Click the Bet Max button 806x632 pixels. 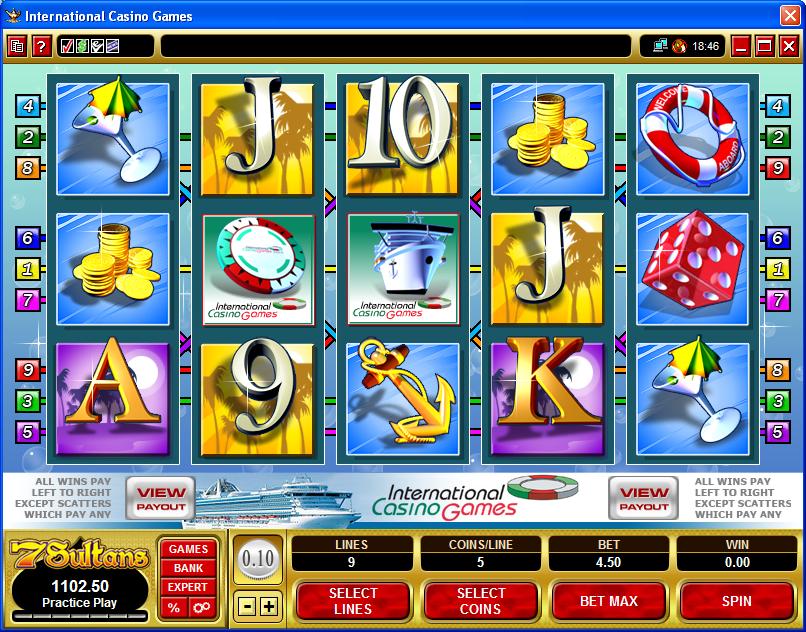tap(609, 601)
